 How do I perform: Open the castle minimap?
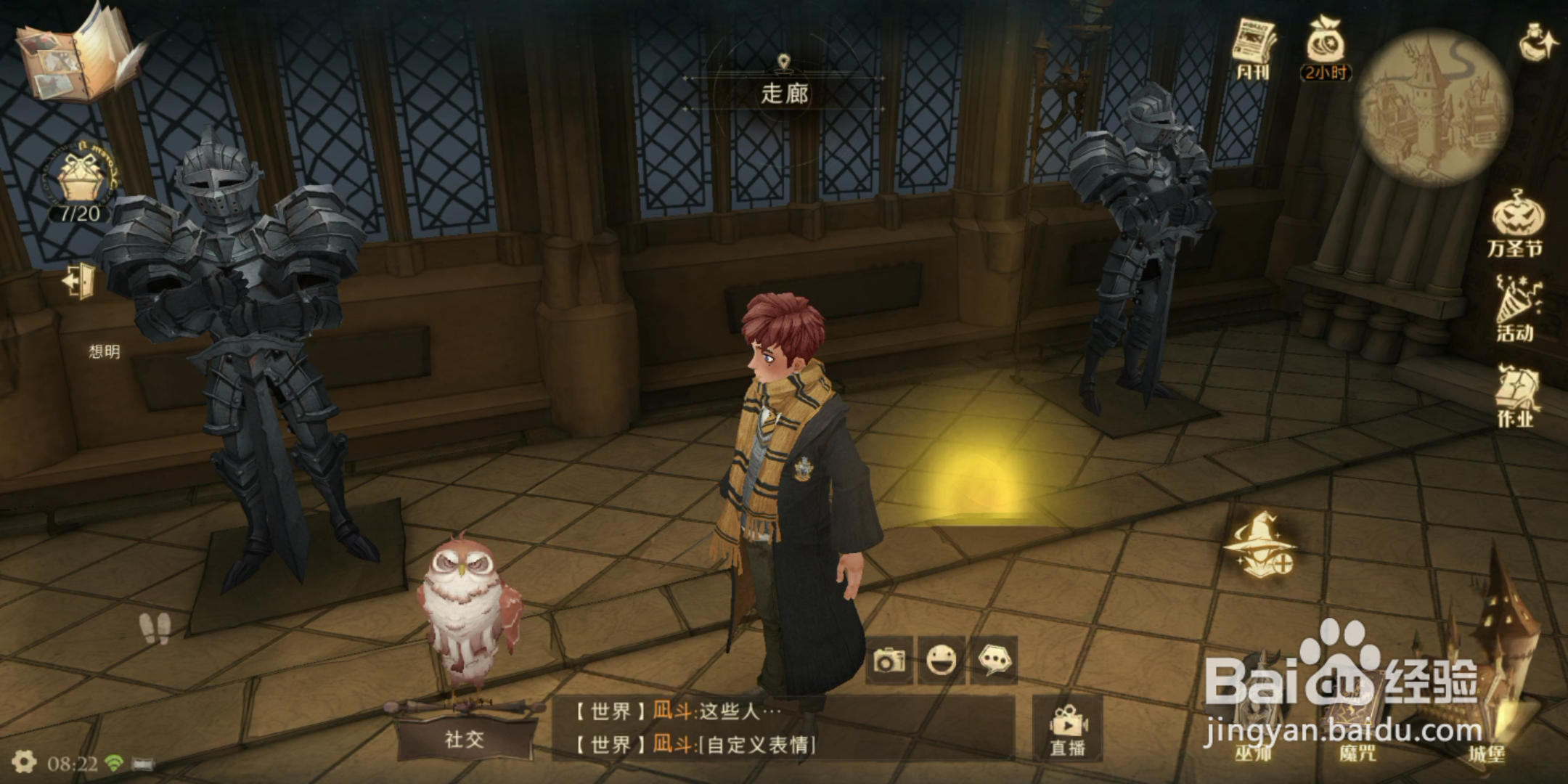(x=1433, y=106)
